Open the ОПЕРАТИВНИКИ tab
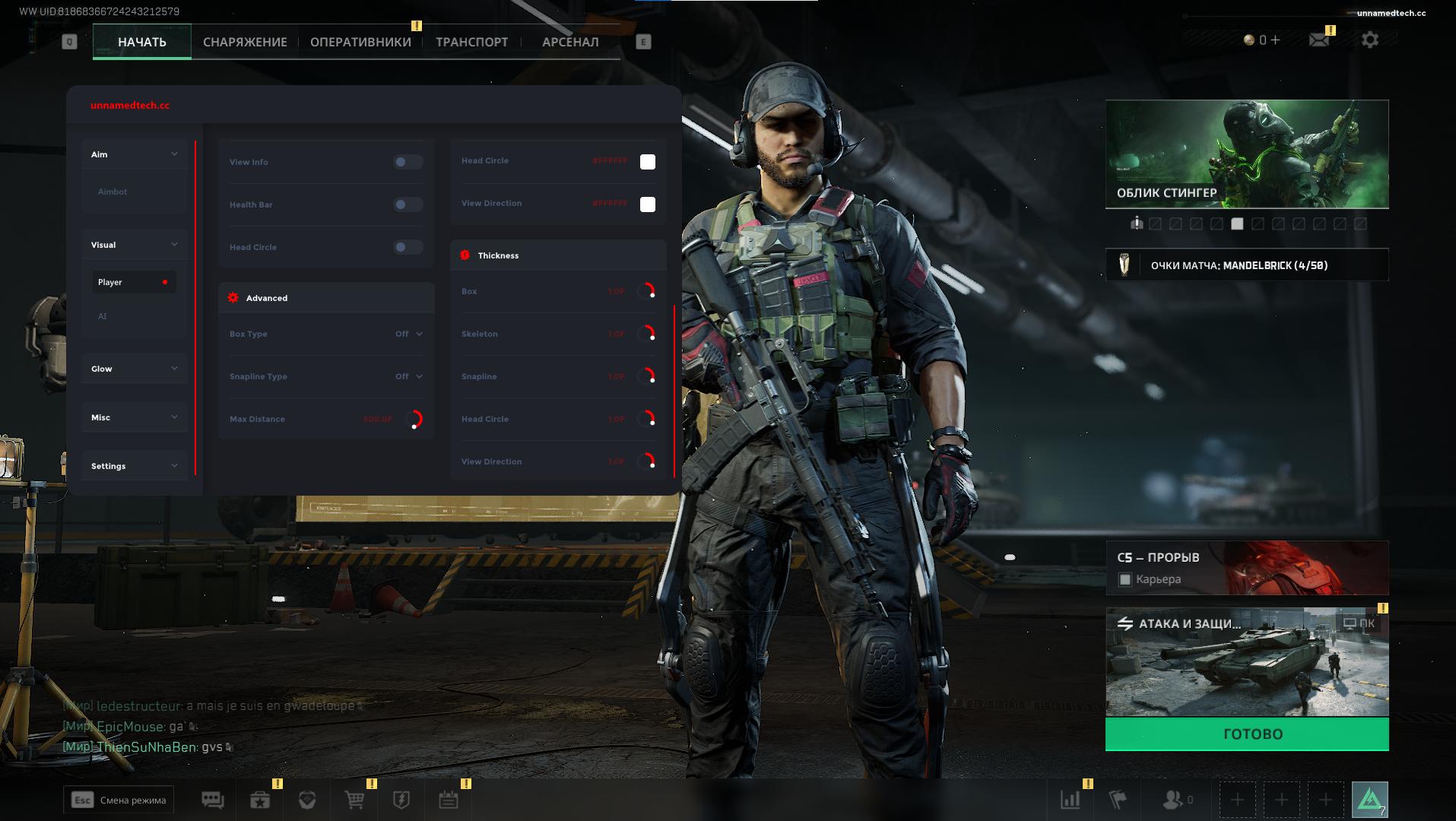This screenshot has height=821, width=1456. point(360,43)
